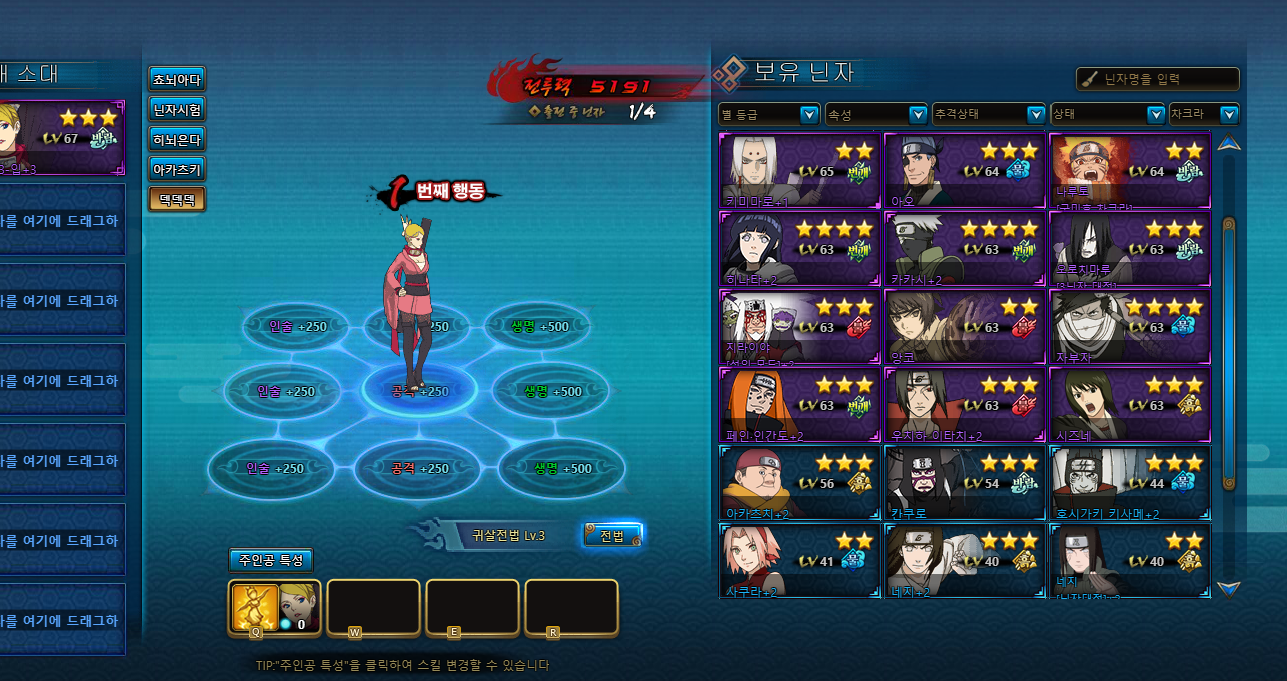Viewport: 1287px width, 681px height.
Task: Pick the 카카시 ninja card
Action: 965,248
